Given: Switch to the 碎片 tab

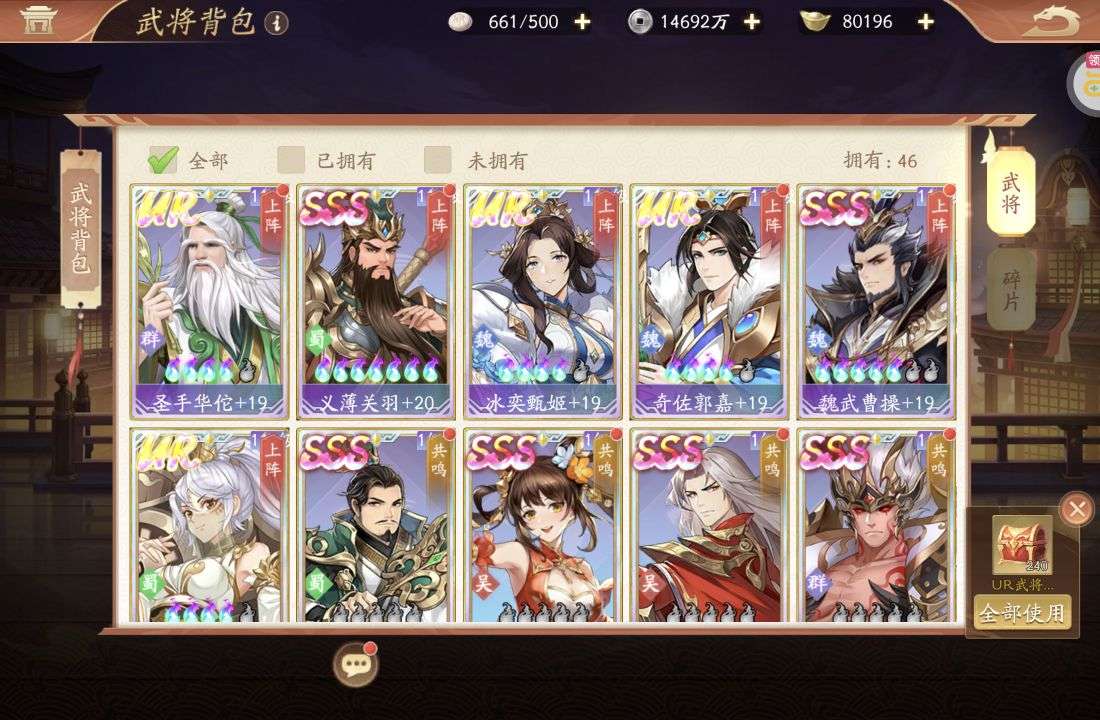Looking at the screenshot, I should (1011, 289).
